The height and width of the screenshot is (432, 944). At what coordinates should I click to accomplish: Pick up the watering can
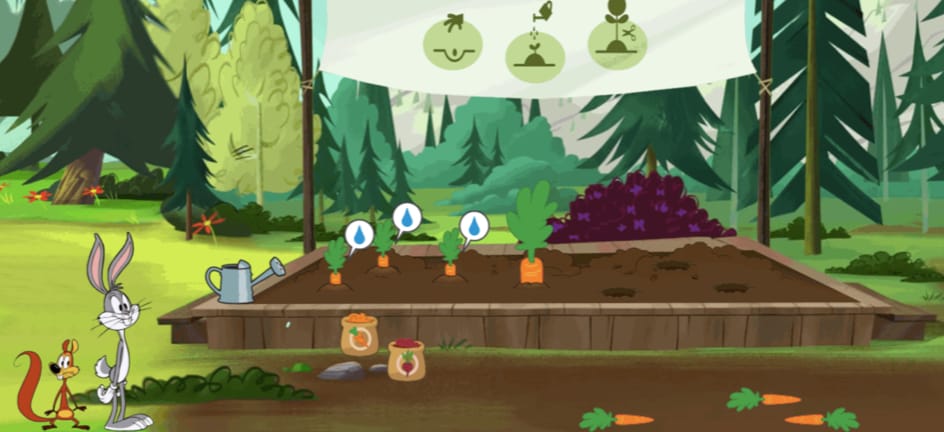coord(238,281)
